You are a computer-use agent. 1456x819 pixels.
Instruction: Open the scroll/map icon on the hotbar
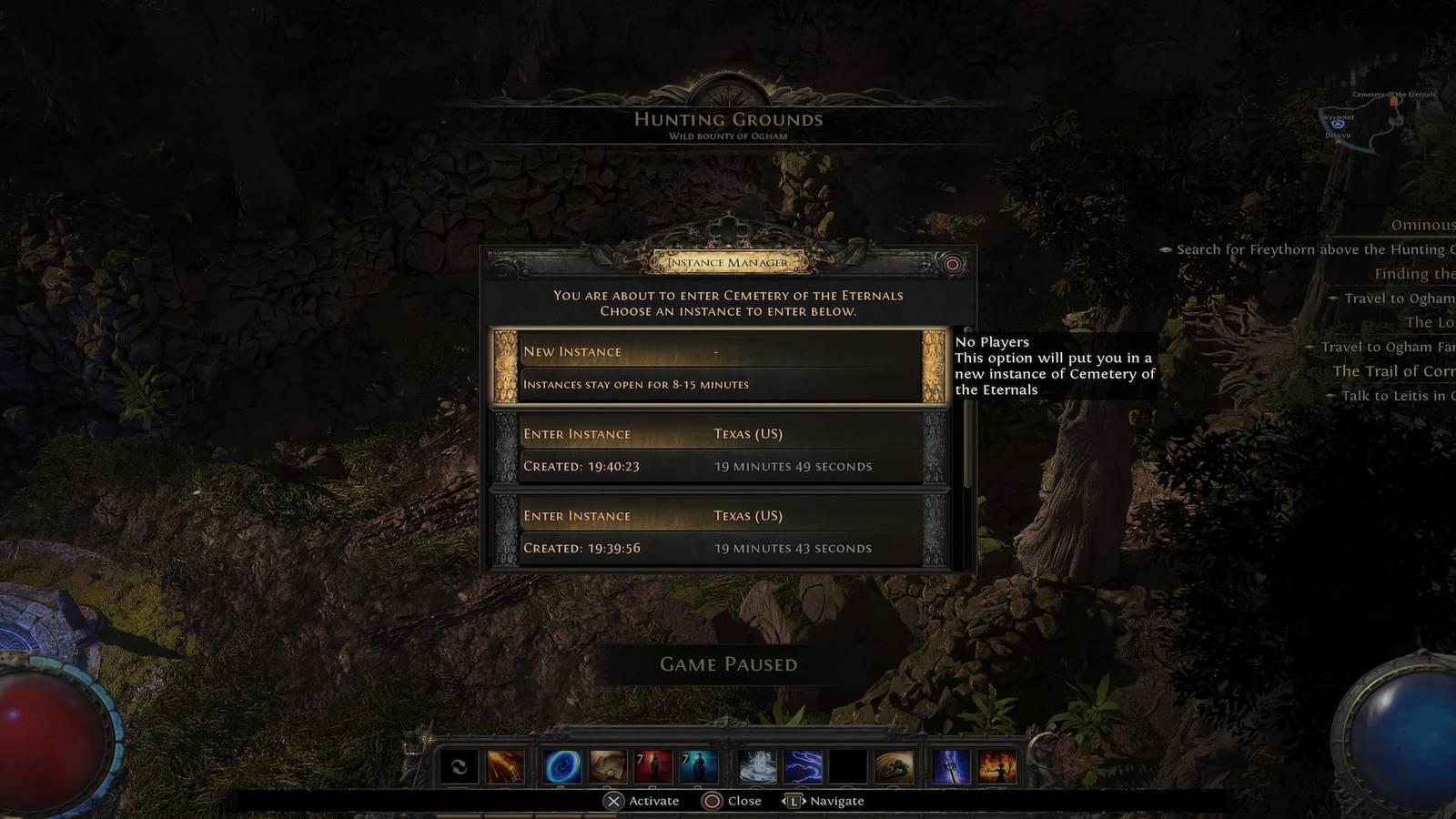(608, 767)
